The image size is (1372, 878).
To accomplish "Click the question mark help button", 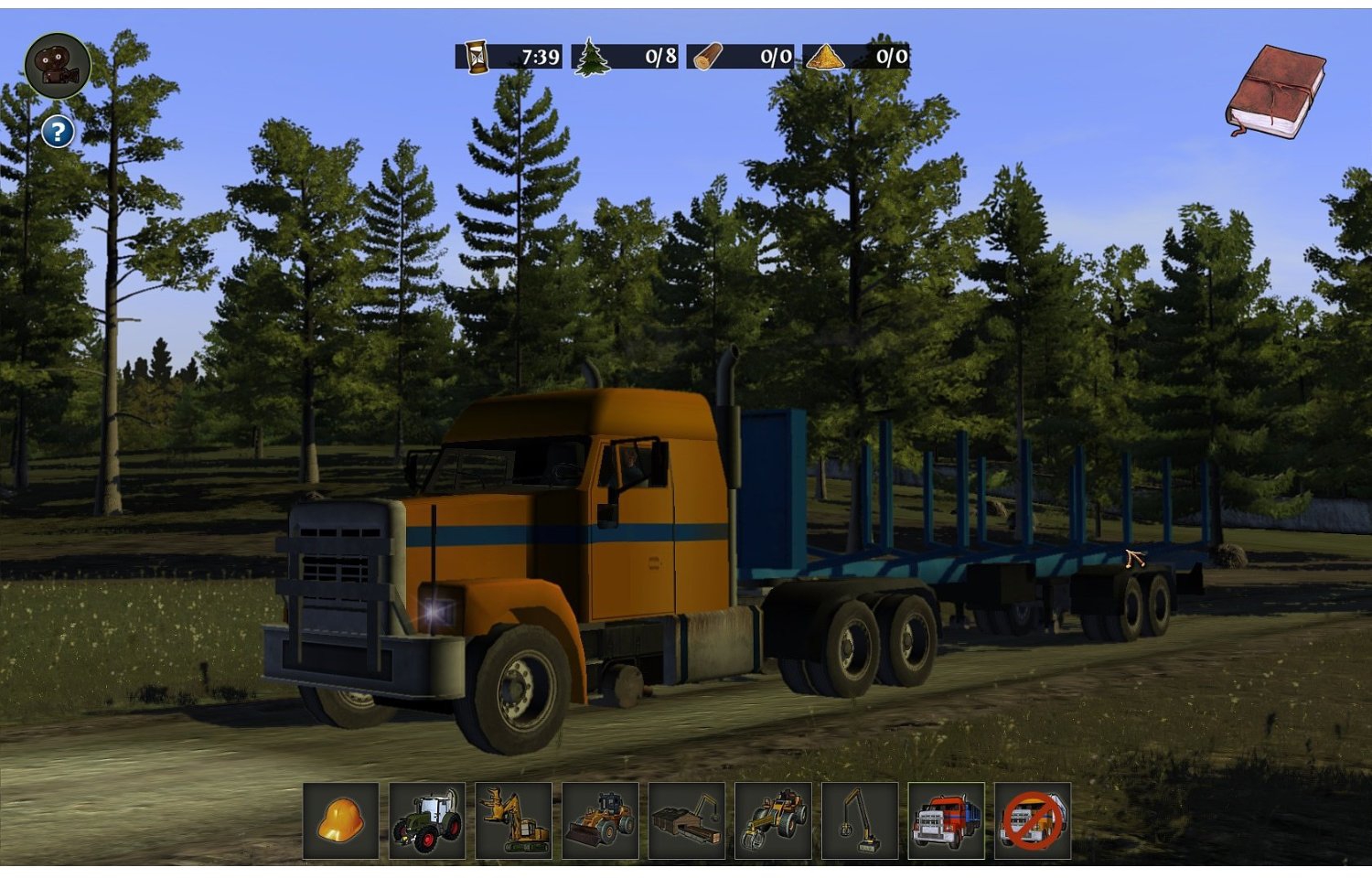I will [58, 130].
